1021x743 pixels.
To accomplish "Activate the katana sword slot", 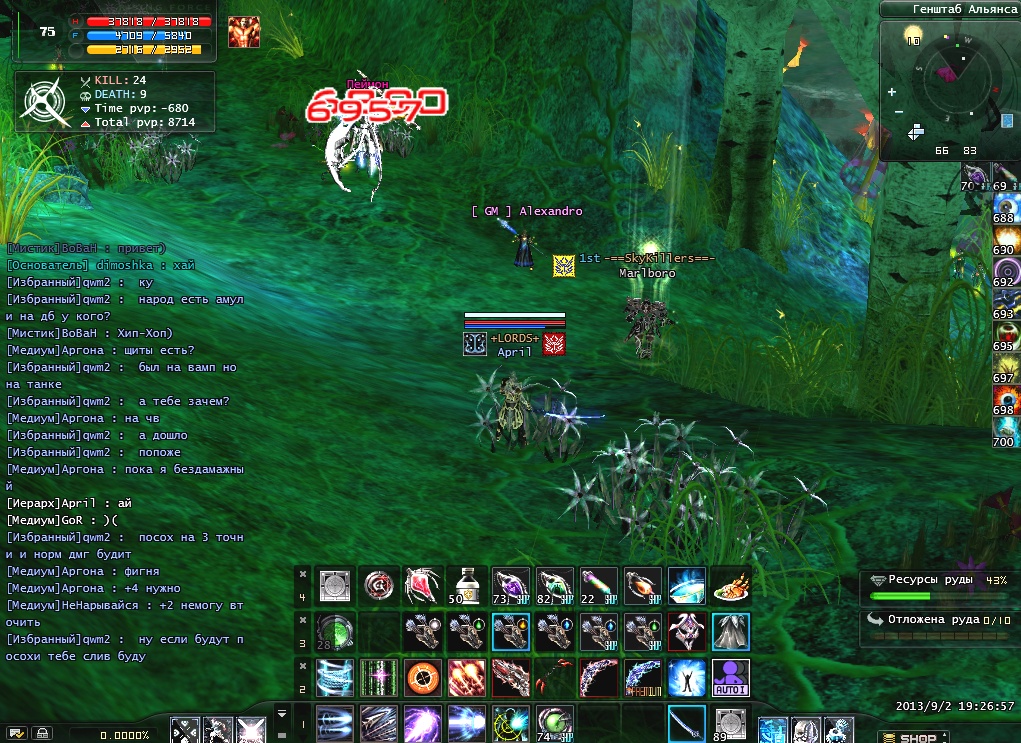I will click(686, 723).
